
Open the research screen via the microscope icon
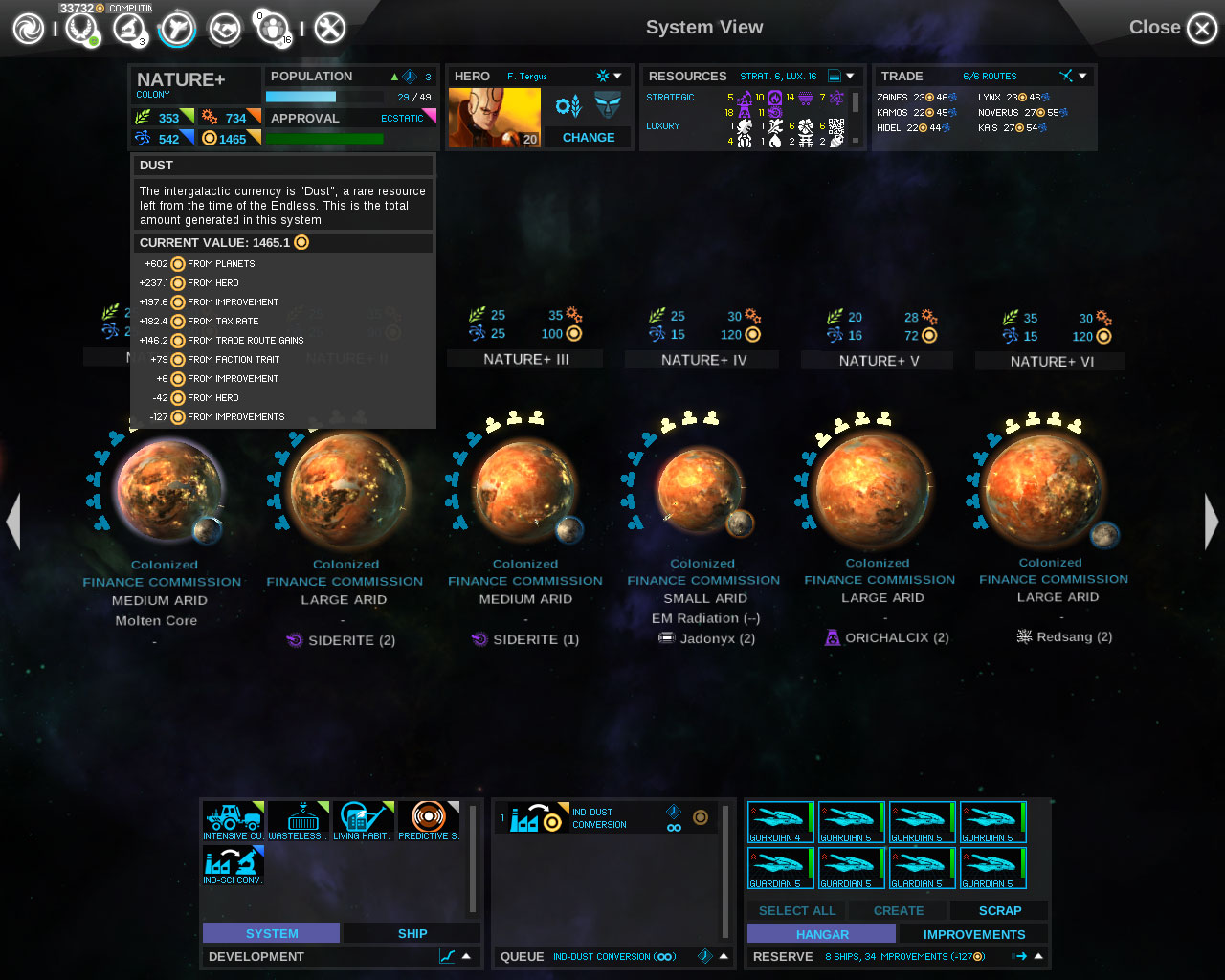(x=129, y=28)
